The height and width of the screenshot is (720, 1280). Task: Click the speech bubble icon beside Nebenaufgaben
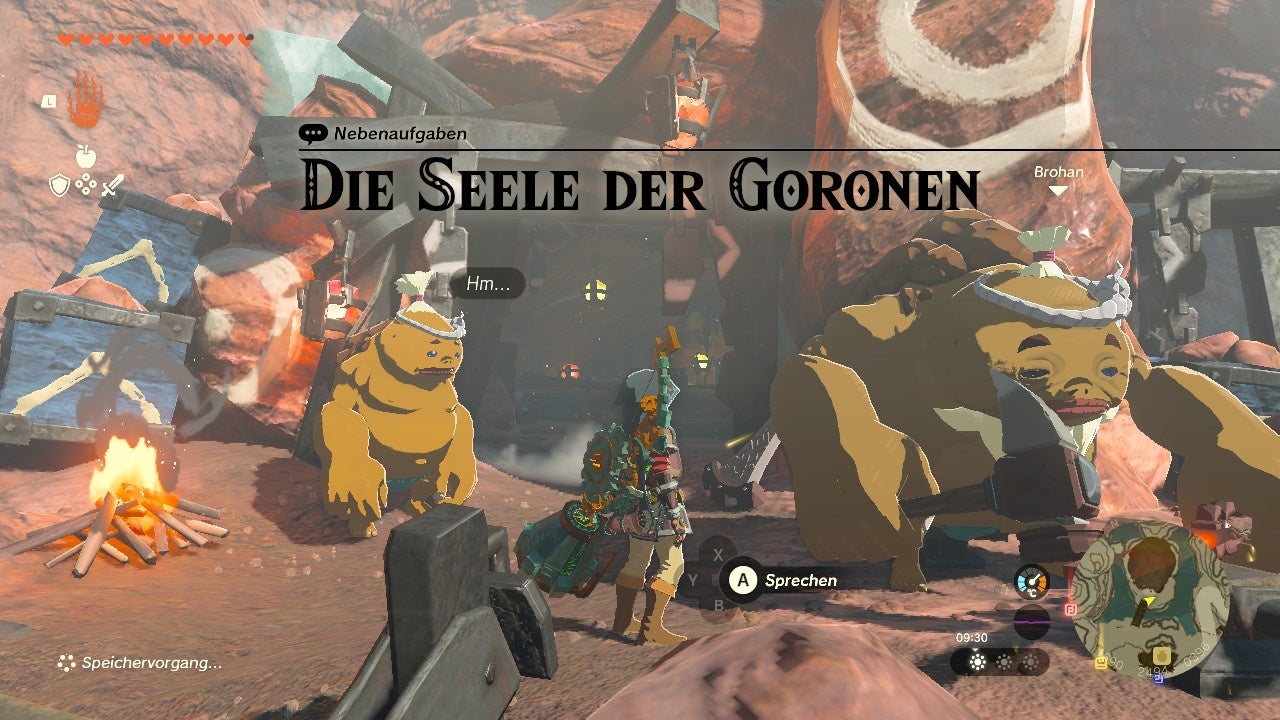(x=315, y=132)
